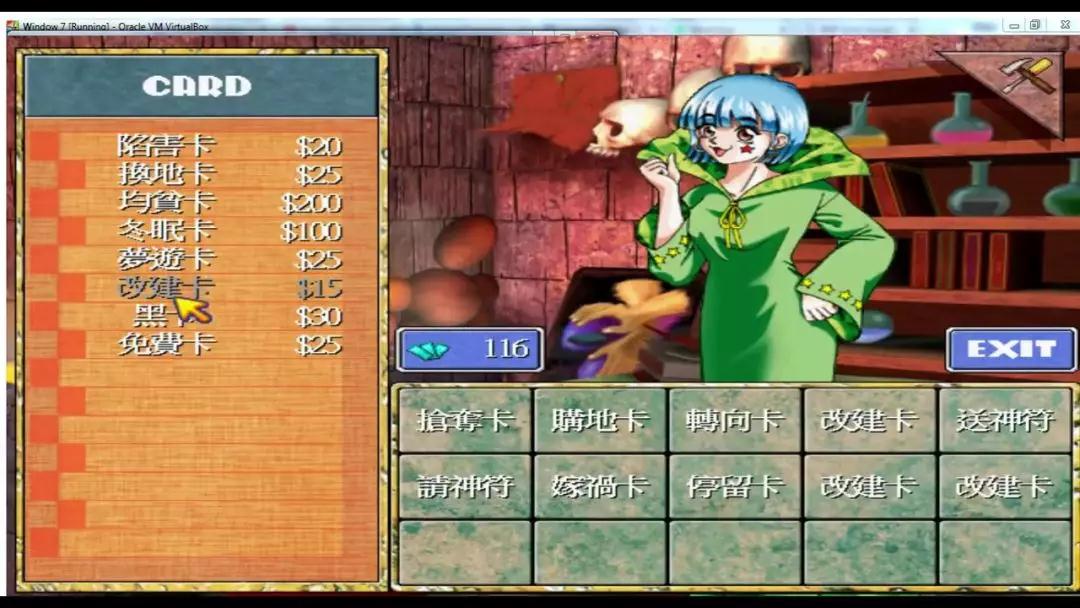The image size is (1080, 608).
Task: Select the 嫁禍卡 inventory slot
Action: click(599, 486)
